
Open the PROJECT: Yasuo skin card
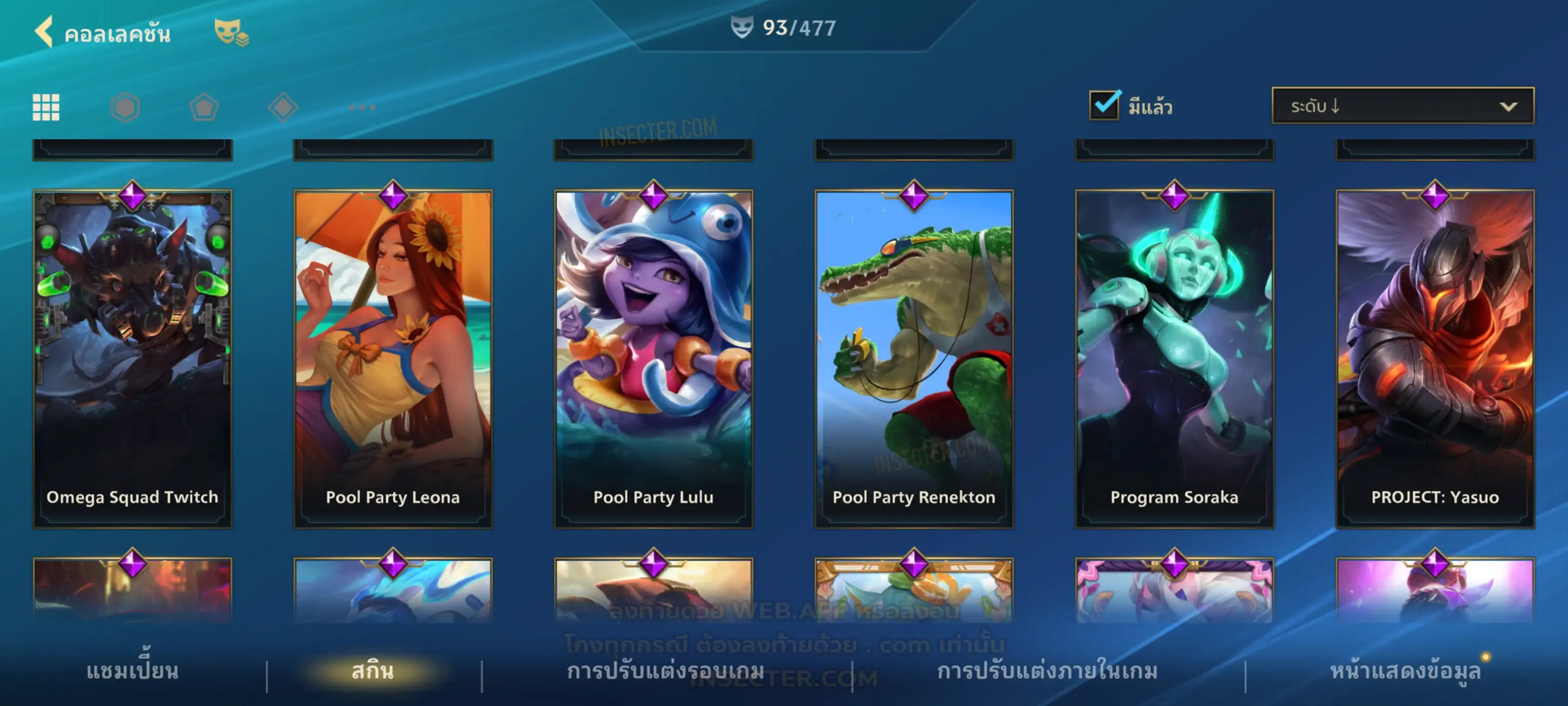(1435, 358)
